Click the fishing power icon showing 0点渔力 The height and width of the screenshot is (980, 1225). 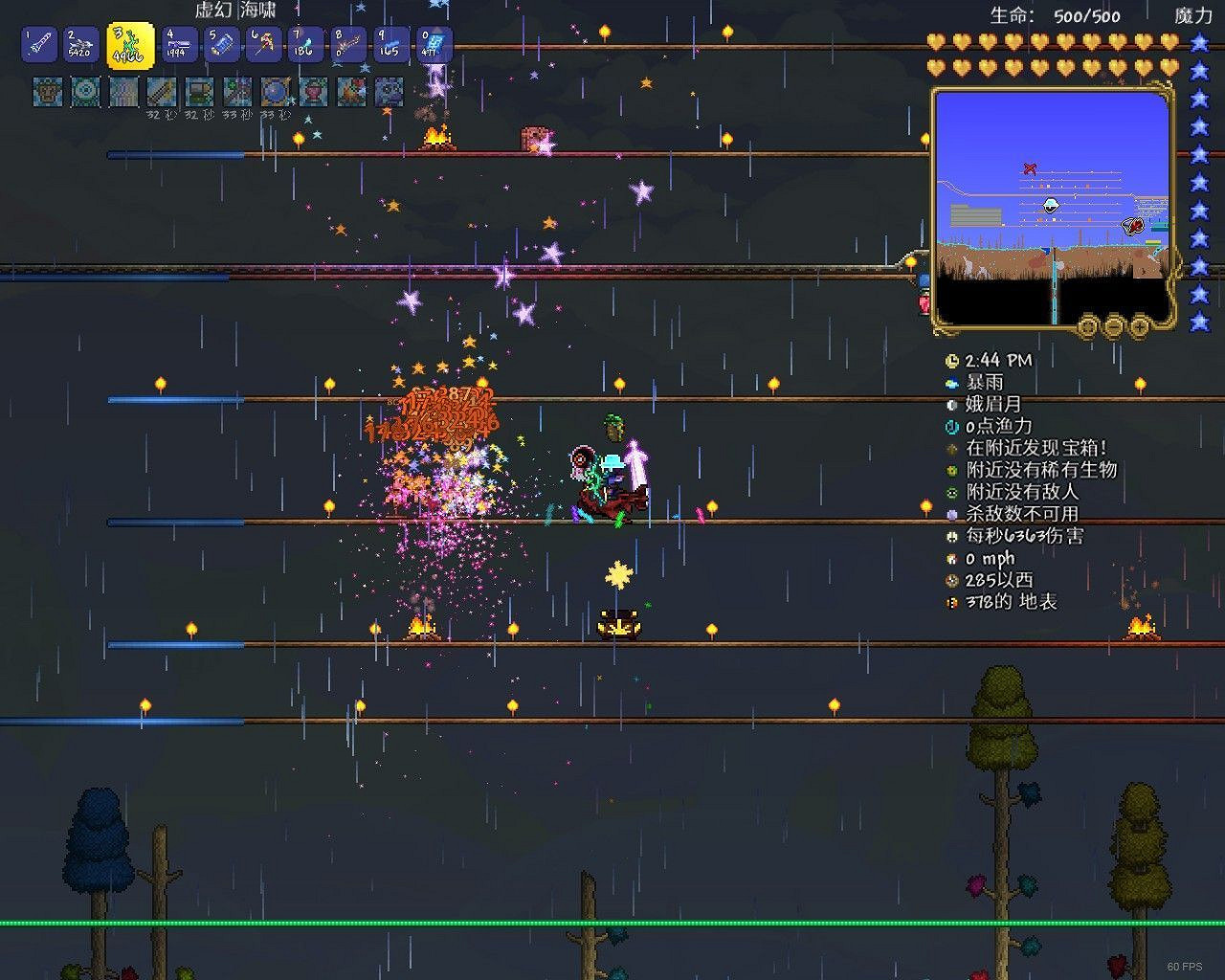point(950,427)
